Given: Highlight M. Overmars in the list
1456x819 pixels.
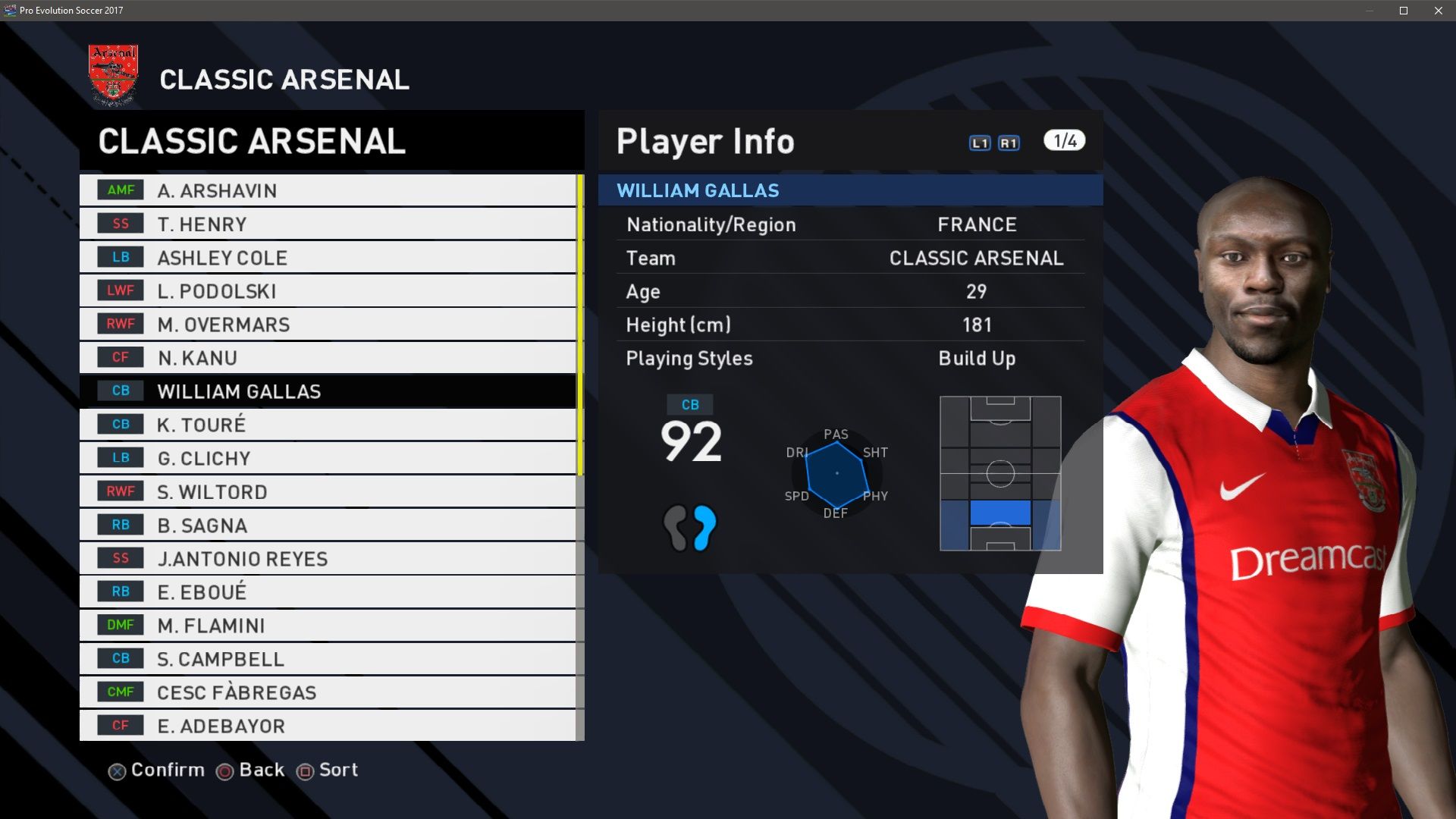Looking at the screenshot, I should (328, 324).
